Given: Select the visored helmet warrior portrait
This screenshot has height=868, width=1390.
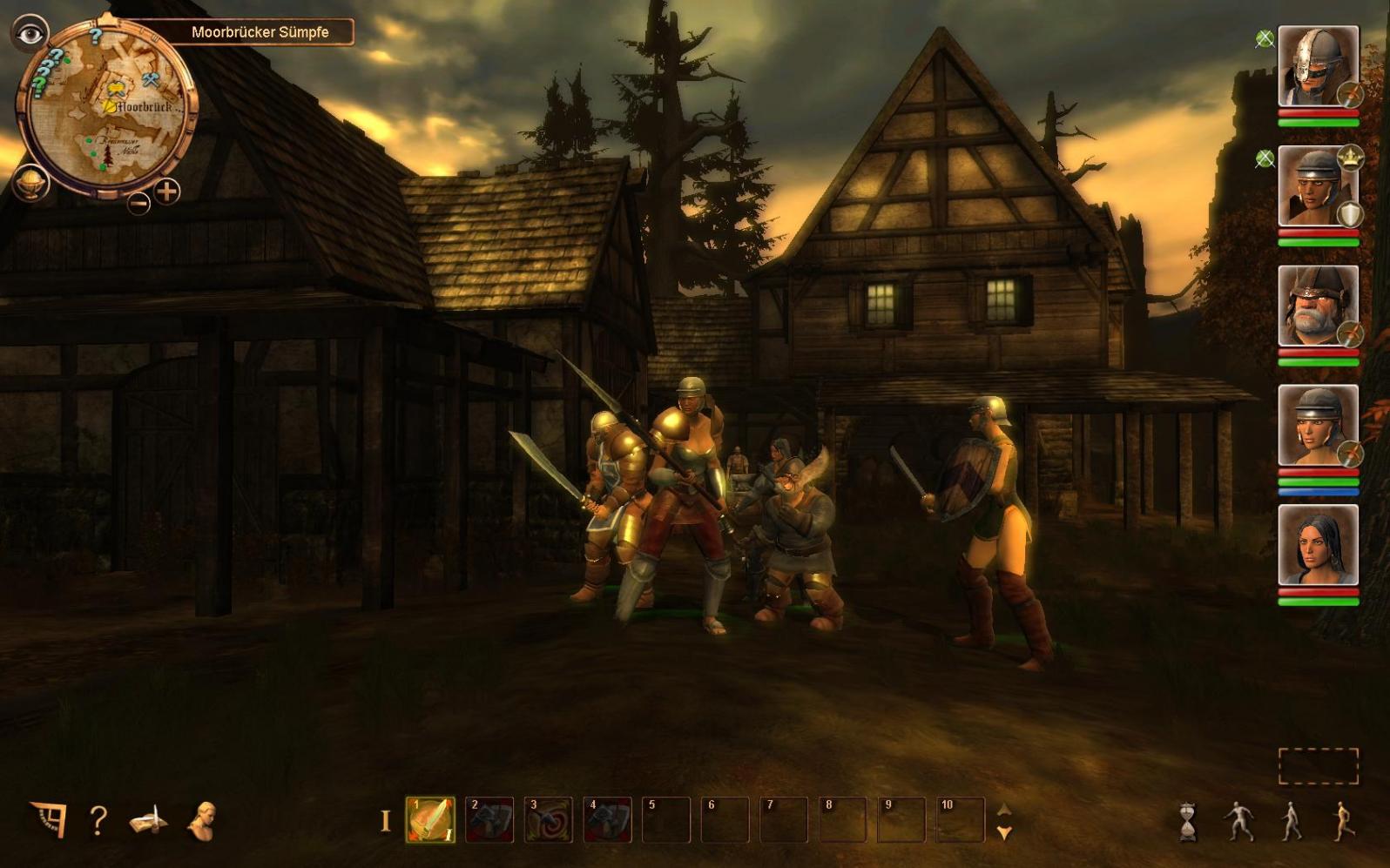Looking at the screenshot, I should 1317,66.
